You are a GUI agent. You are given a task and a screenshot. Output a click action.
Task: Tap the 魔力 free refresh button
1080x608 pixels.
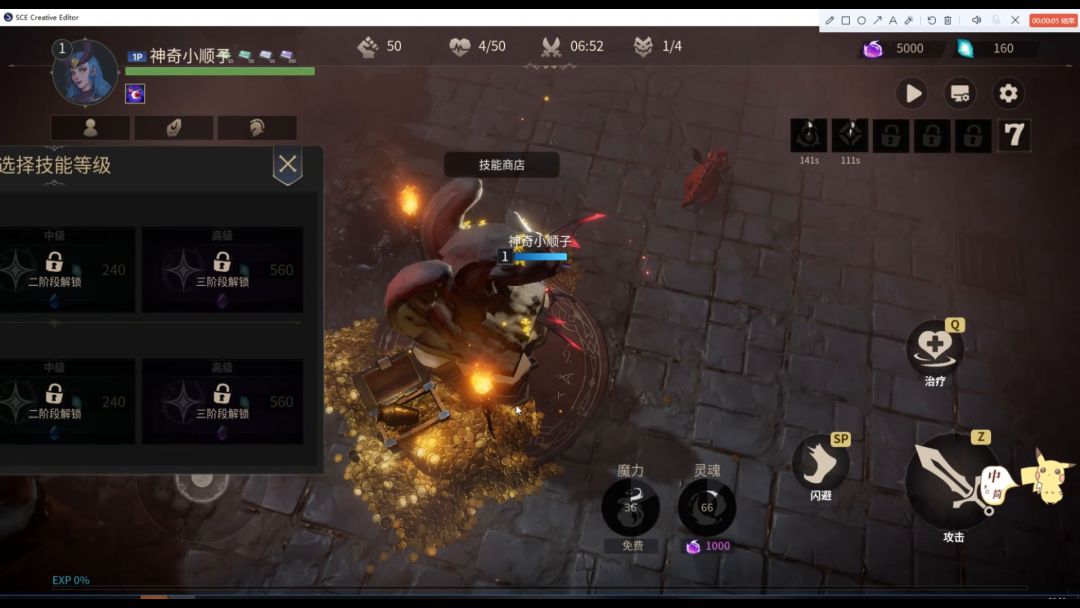tap(630, 507)
